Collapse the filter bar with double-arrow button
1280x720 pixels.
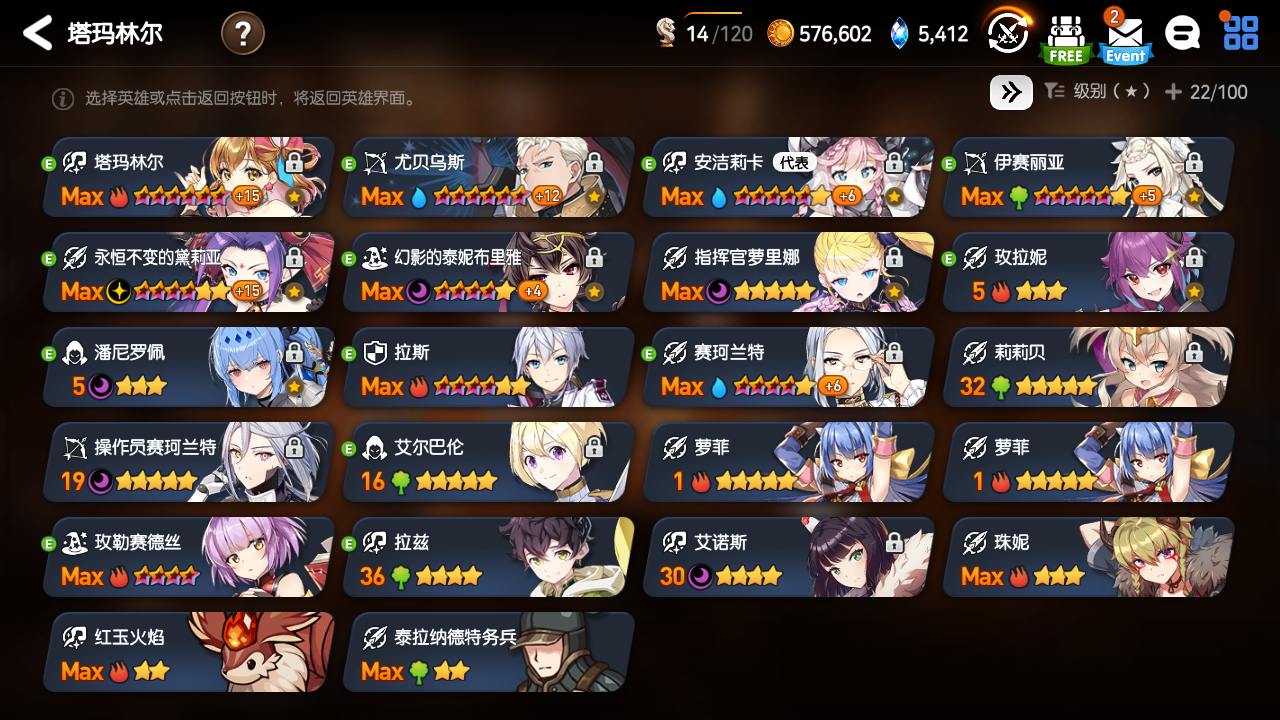[x=1011, y=92]
